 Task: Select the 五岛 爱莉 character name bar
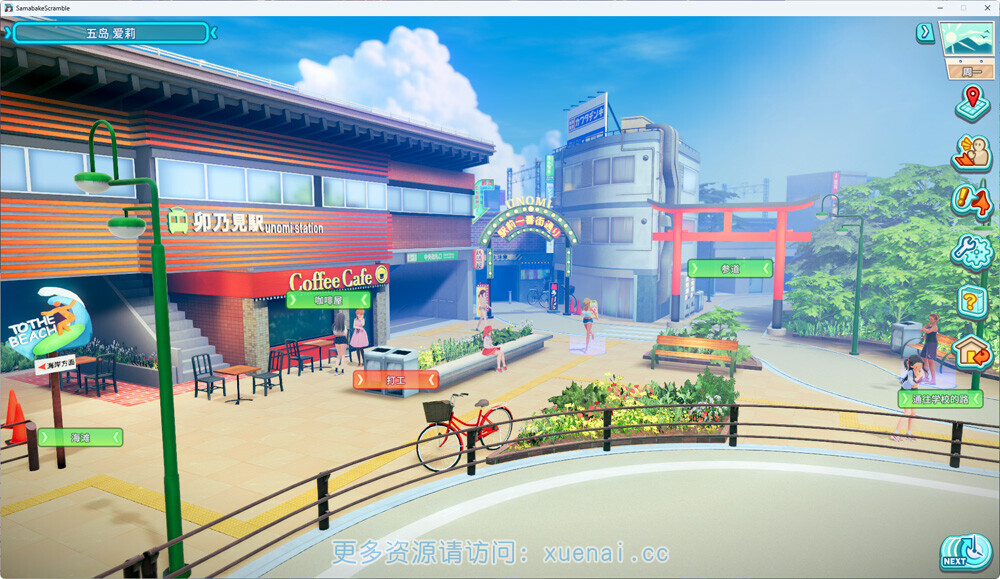110,33
